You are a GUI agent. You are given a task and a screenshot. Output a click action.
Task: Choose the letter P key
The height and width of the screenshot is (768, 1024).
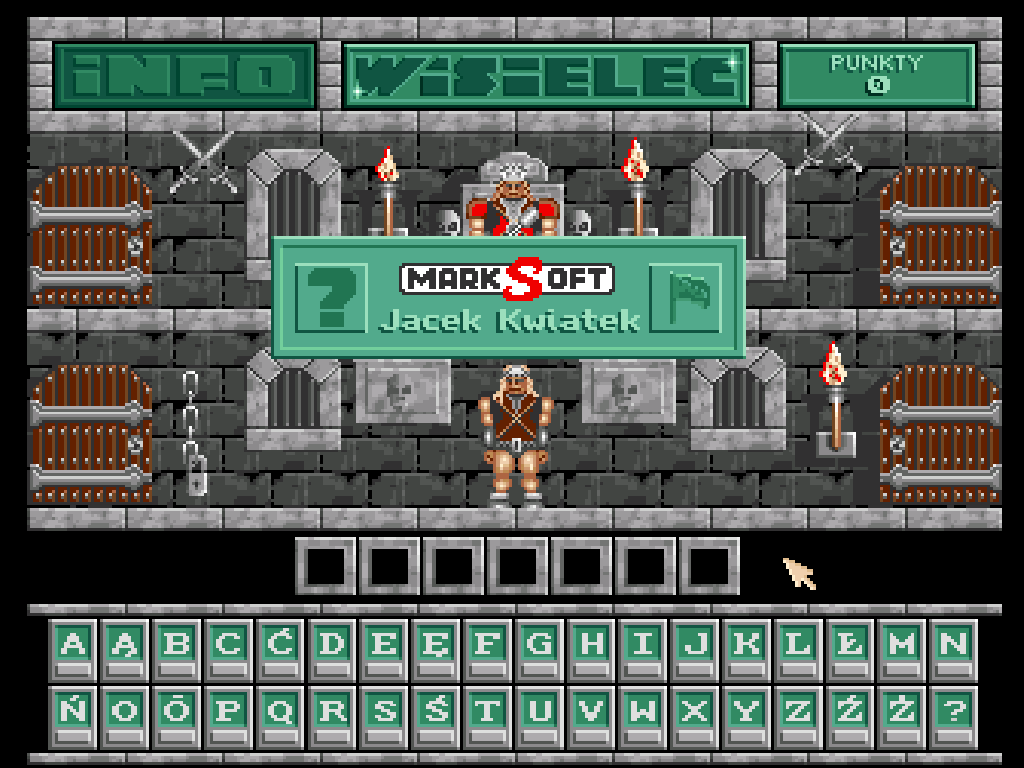coord(228,714)
